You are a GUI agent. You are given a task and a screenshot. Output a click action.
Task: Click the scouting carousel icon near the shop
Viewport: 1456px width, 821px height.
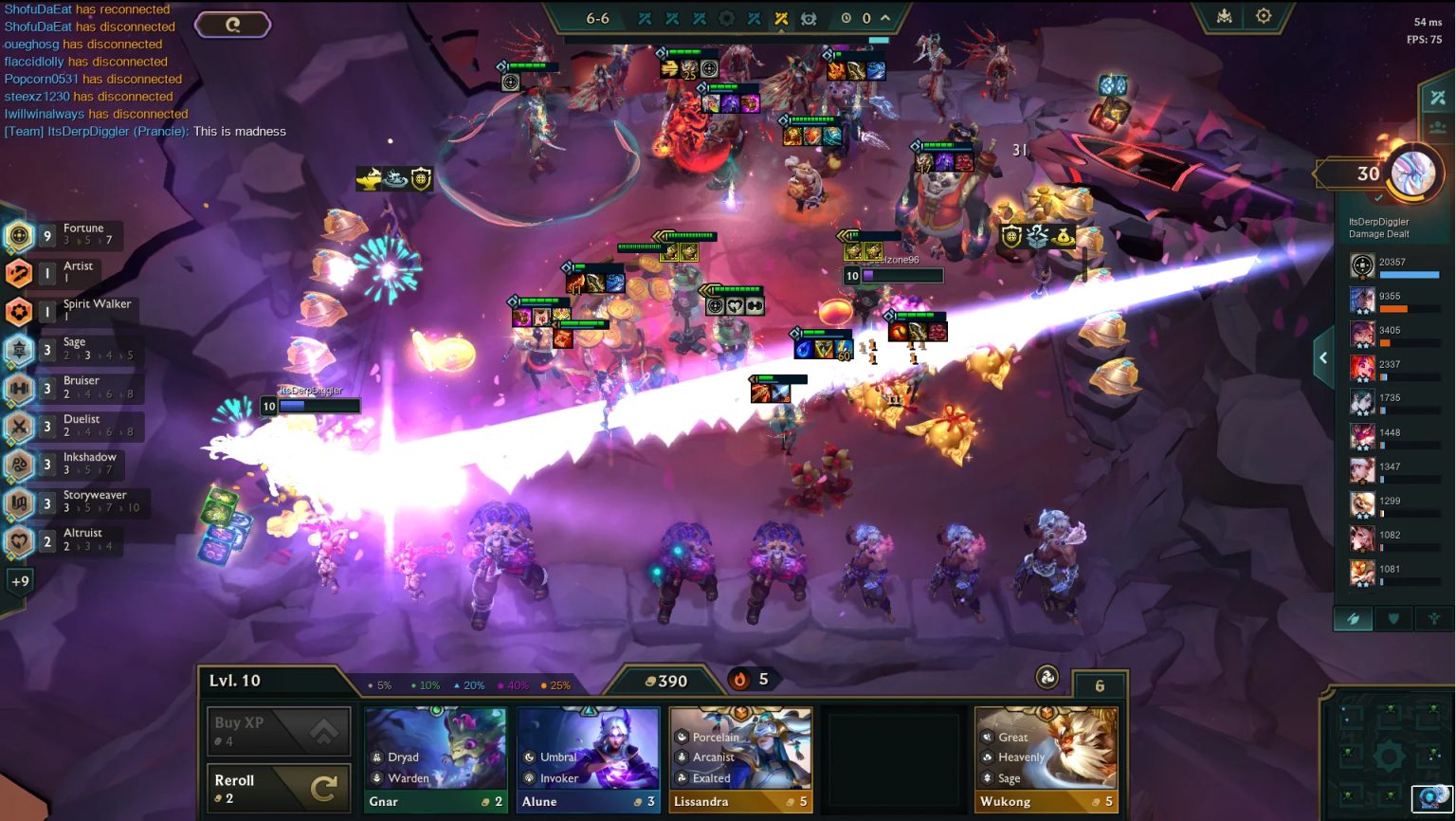pyautogui.click(x=1046, y=679)
